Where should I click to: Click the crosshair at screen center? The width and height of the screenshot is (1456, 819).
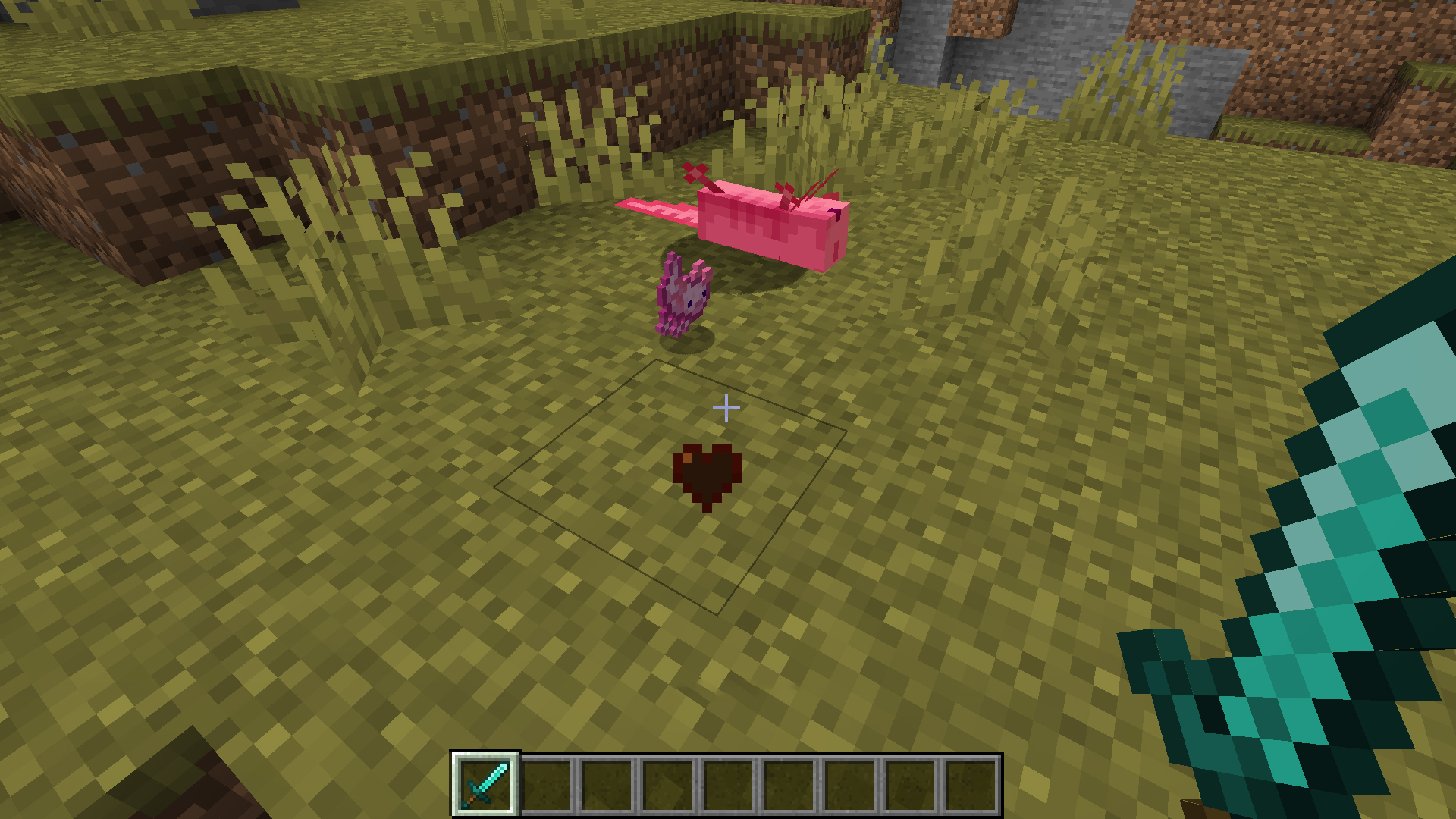pos(726,408)
